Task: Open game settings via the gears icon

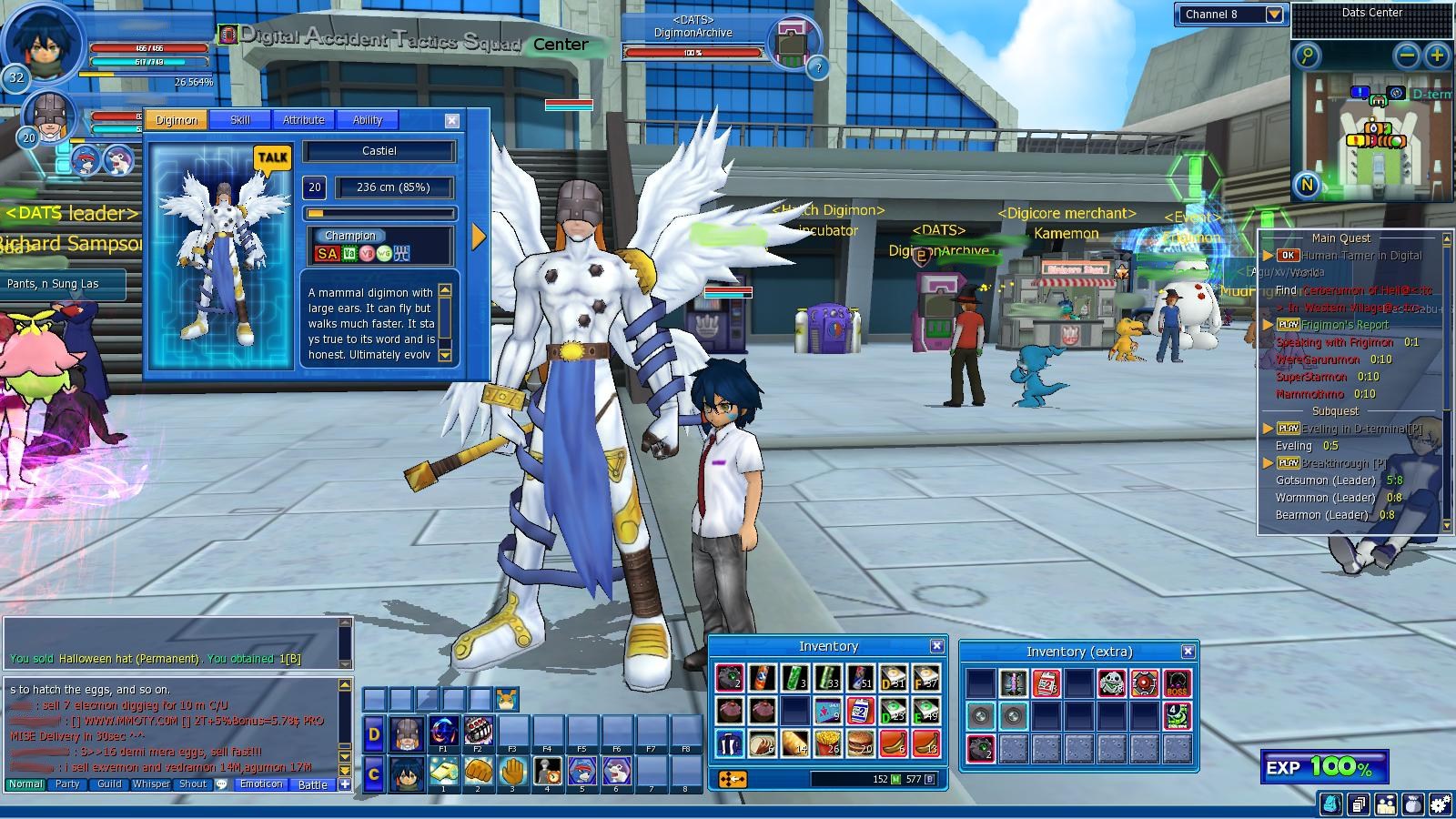Action: tap(1439, 804)
